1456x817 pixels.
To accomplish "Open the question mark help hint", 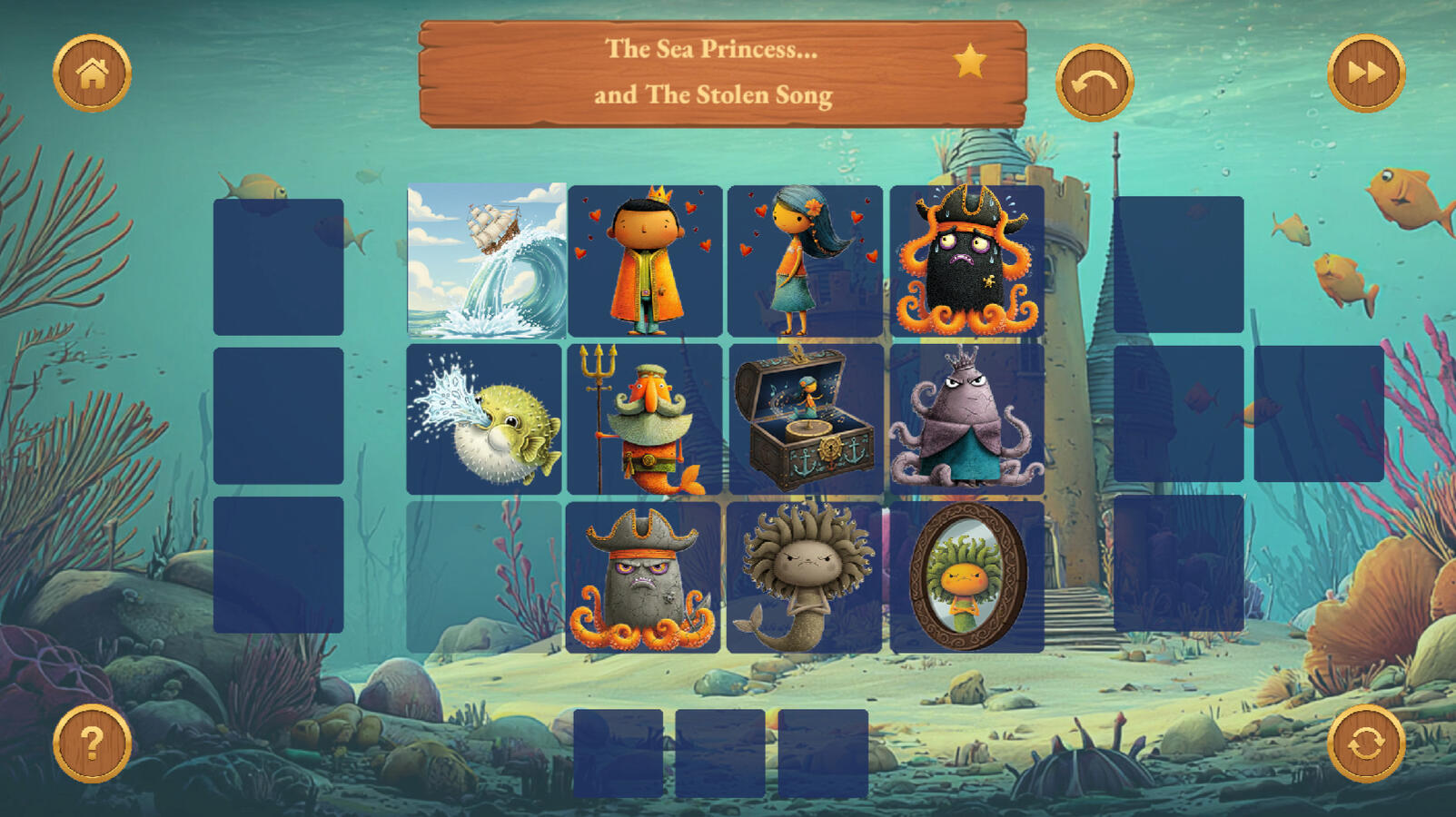I will 92,743.
